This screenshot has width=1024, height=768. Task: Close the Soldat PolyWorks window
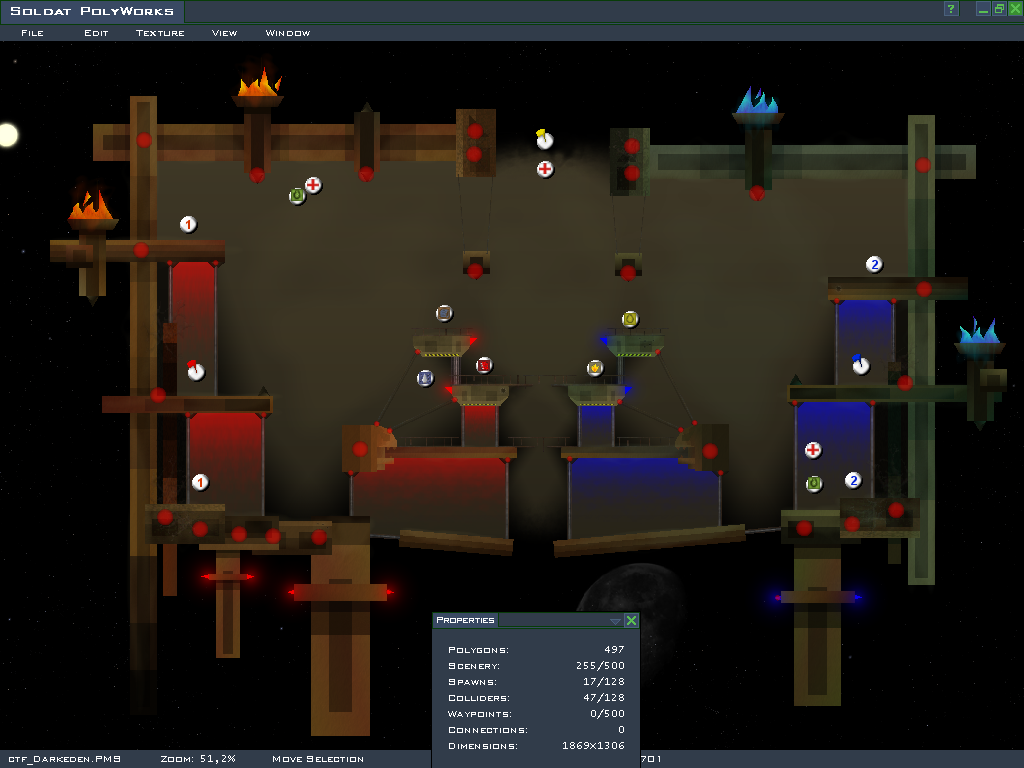pos(1014,9)
